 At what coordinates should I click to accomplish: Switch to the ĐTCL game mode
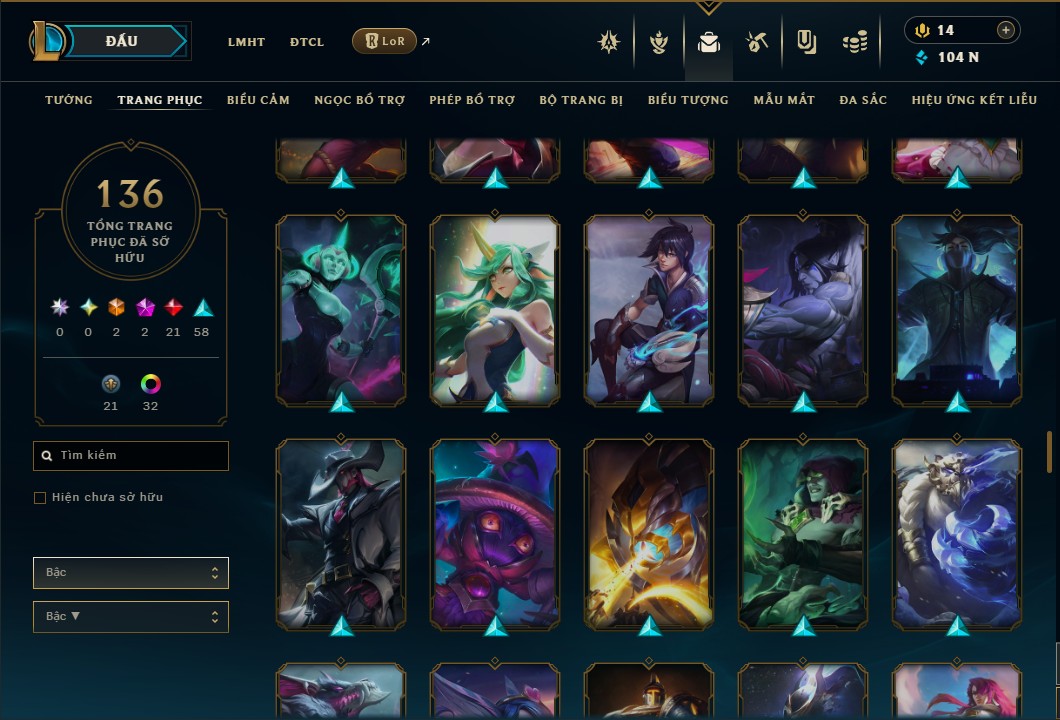tap(306, 42)
